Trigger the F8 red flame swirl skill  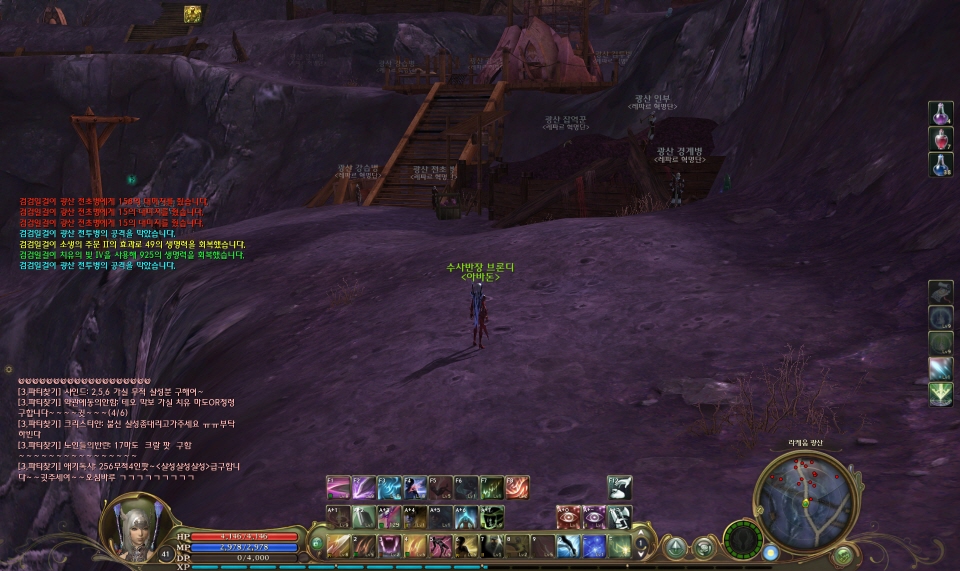517,487
